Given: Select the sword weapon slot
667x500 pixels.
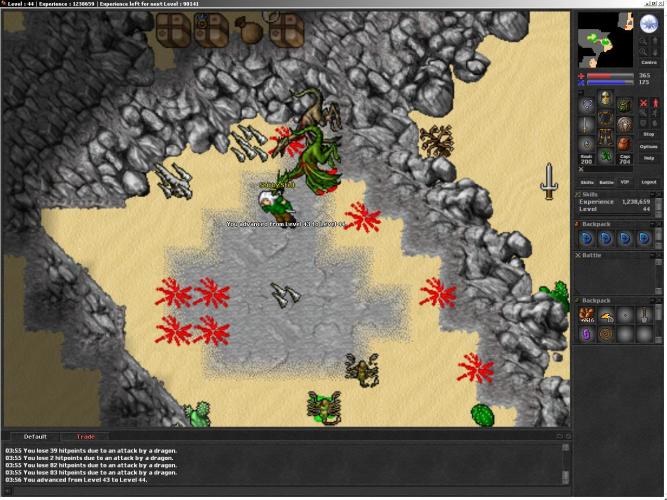Looking at the screenshot, I should [587, 124].
